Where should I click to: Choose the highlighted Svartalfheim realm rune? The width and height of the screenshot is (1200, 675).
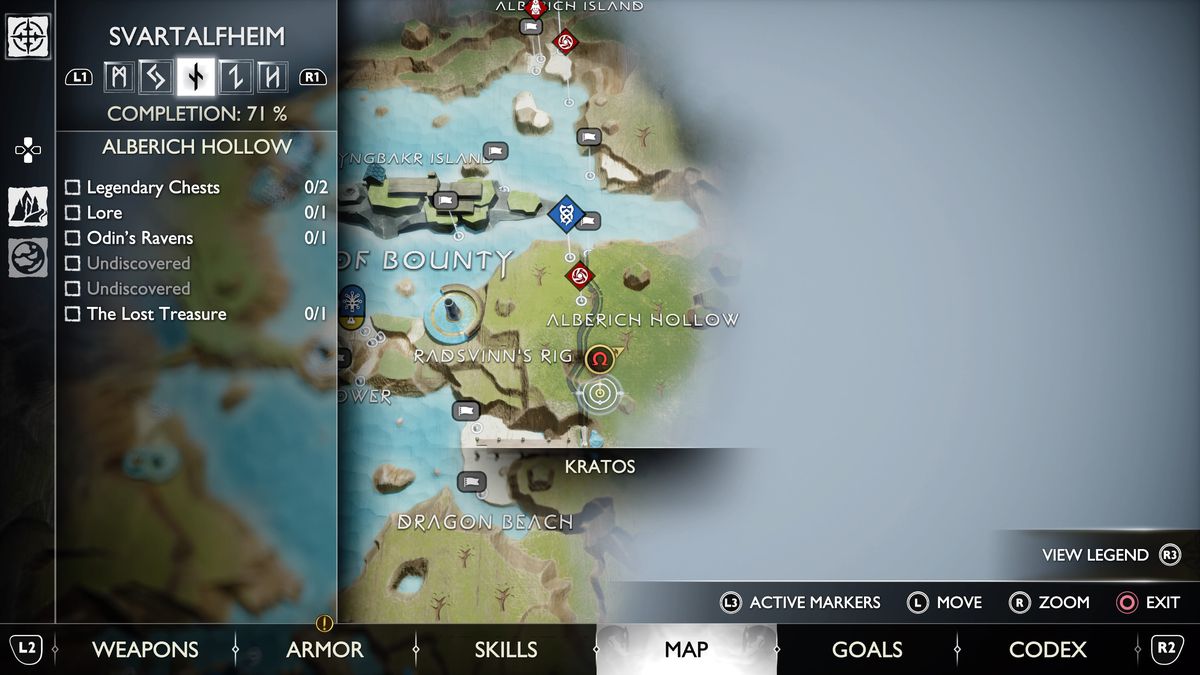click(197, 77)
